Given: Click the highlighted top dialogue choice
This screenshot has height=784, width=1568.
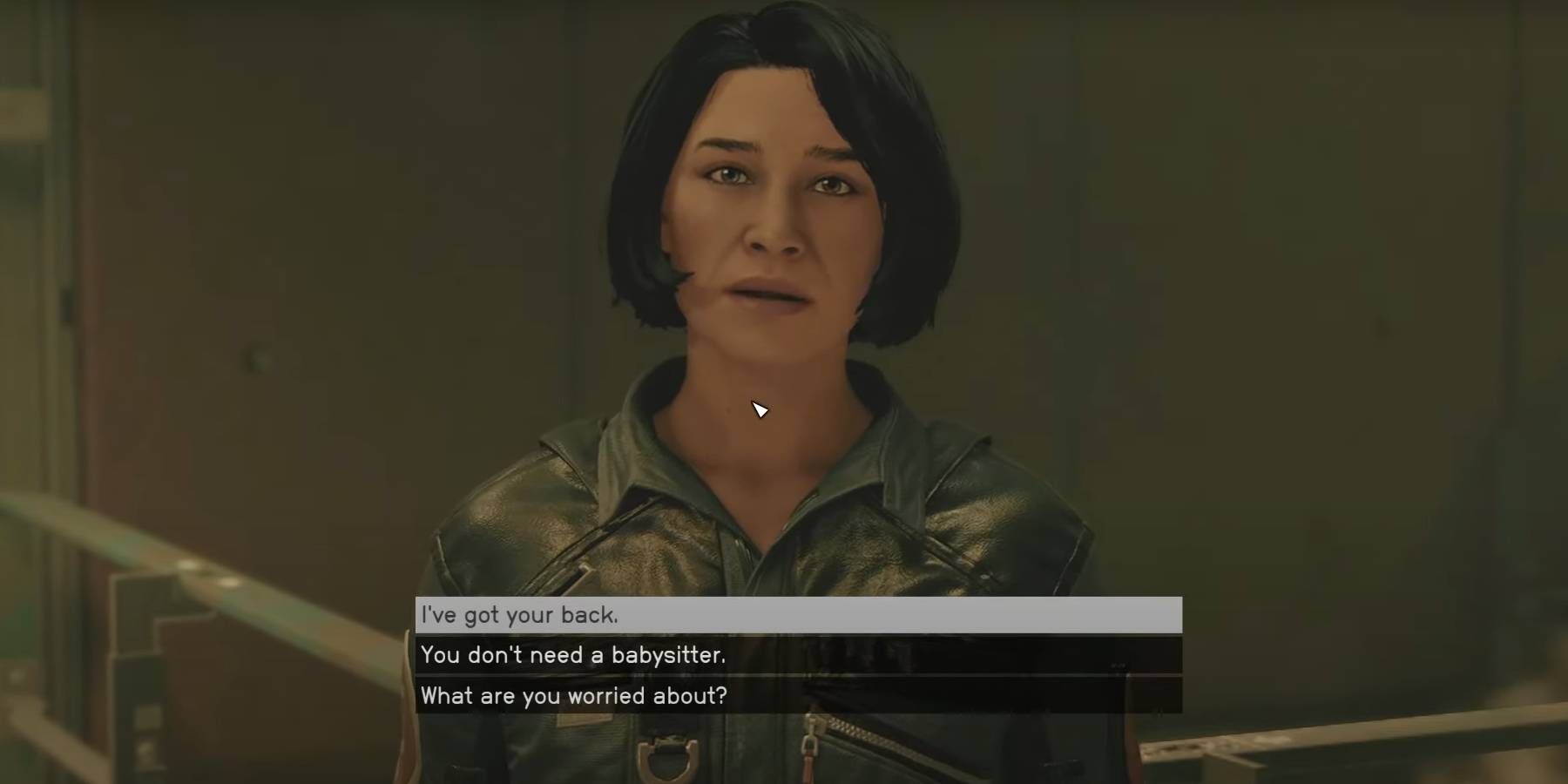Looking at the screenshot, I should [x=784, y=614].
